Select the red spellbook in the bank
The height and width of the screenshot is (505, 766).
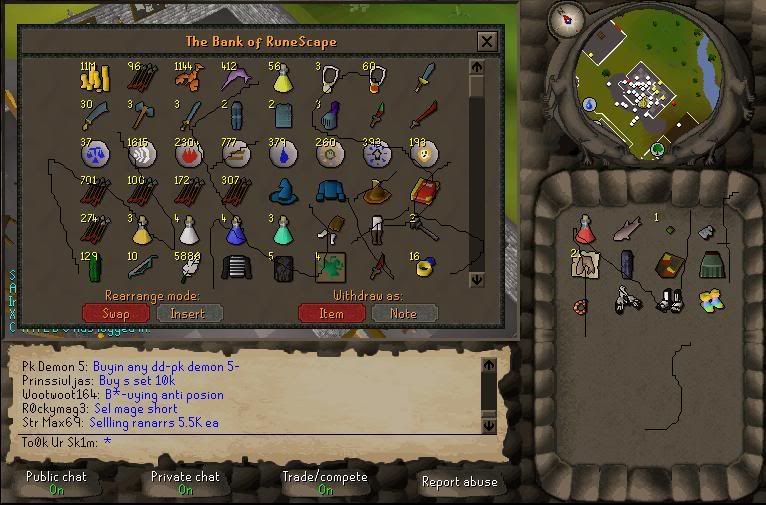click(424, 192)
